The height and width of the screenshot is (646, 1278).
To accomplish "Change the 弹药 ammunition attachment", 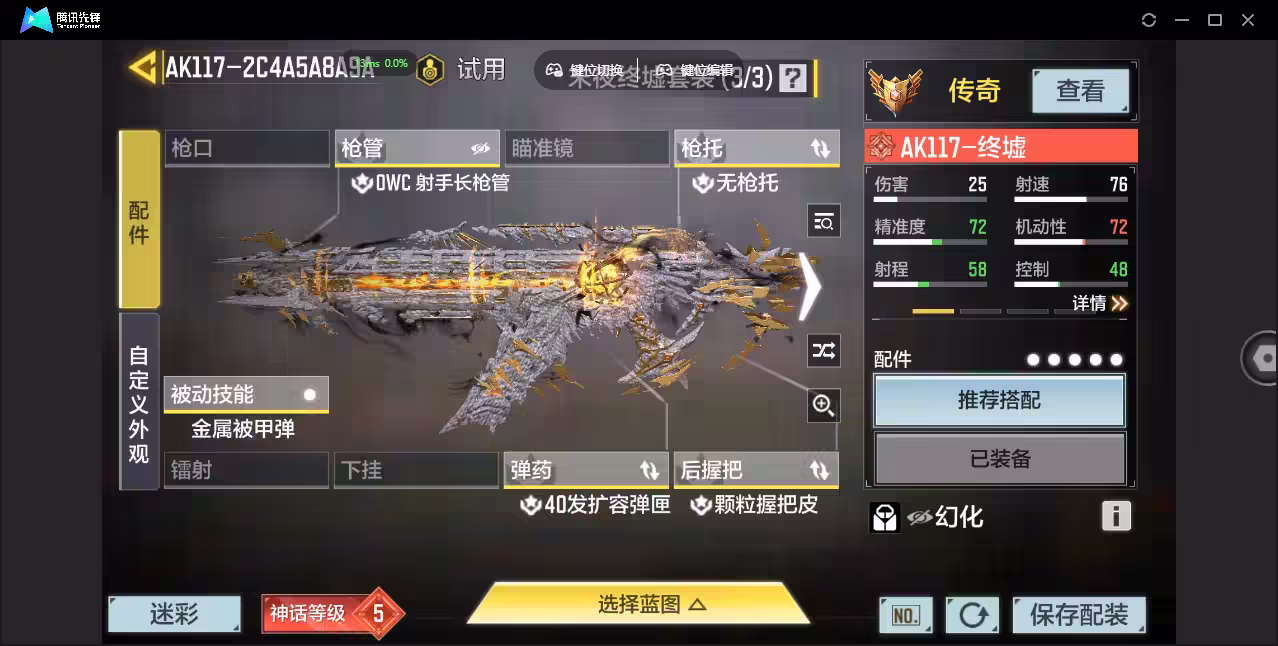I will (586, 470).
